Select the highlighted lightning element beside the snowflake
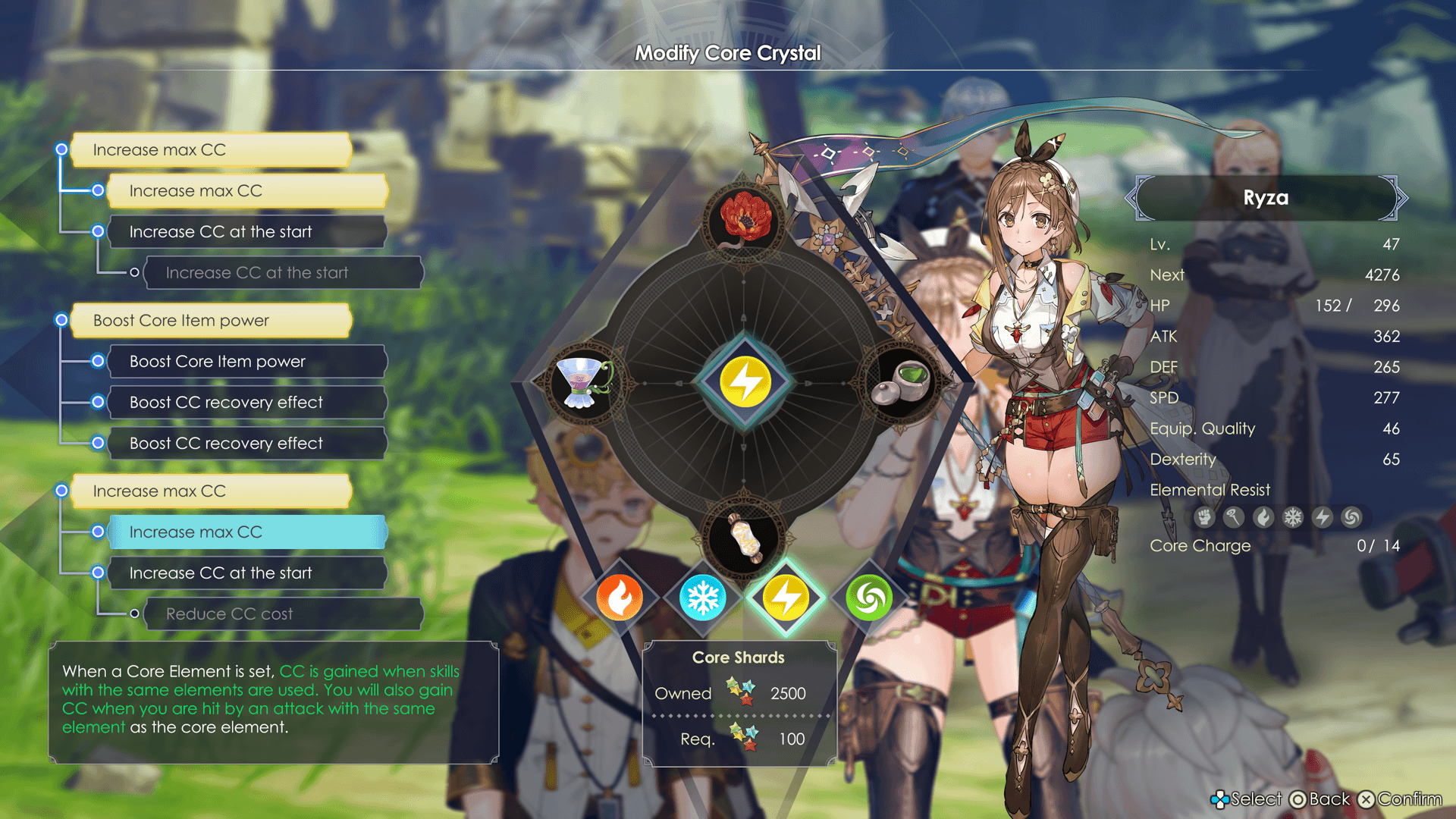The height and width of the screenshot is (819, 1456). [786, 598]
